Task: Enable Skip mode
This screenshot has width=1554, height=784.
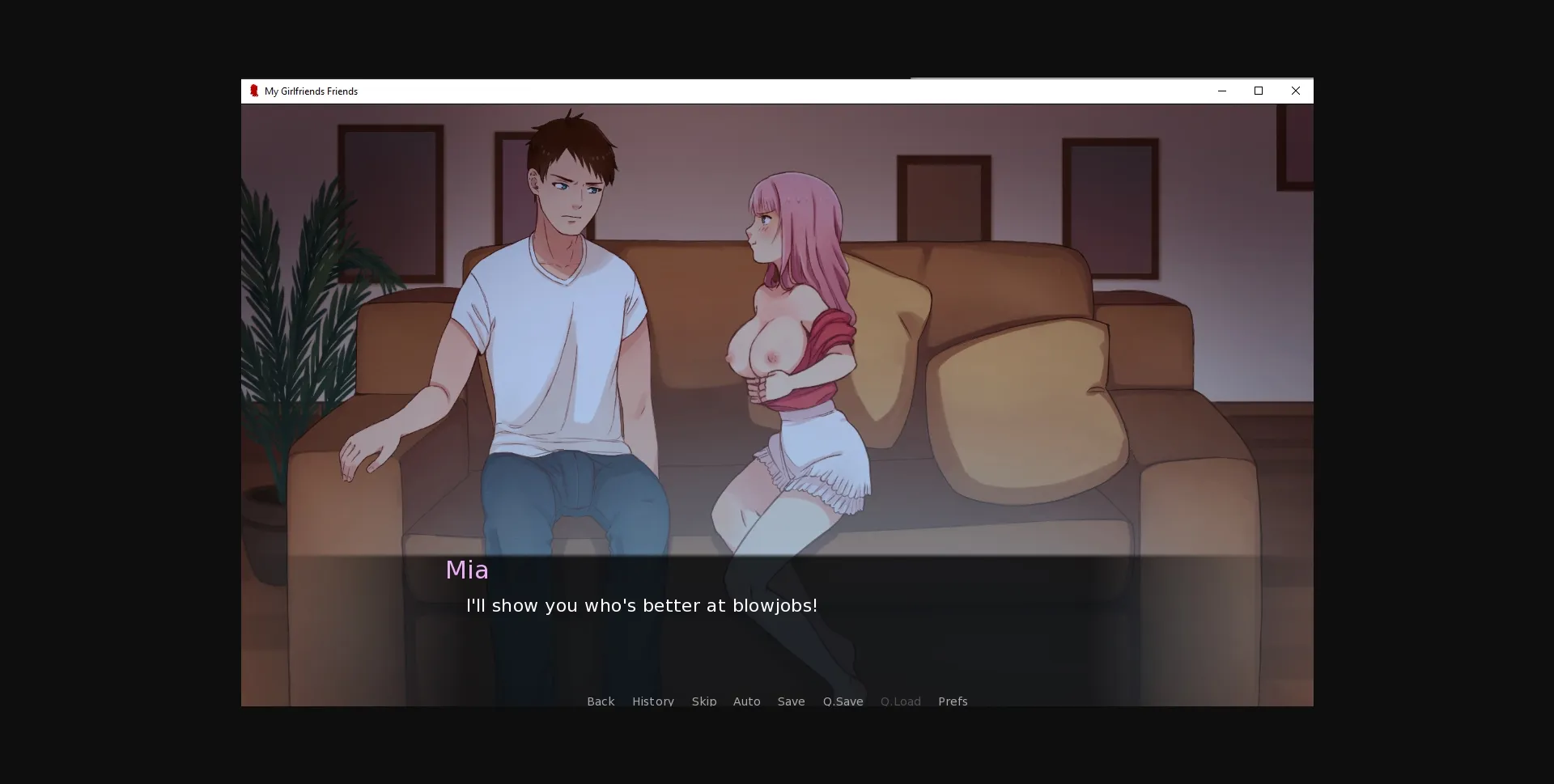Action: (703, 701)
